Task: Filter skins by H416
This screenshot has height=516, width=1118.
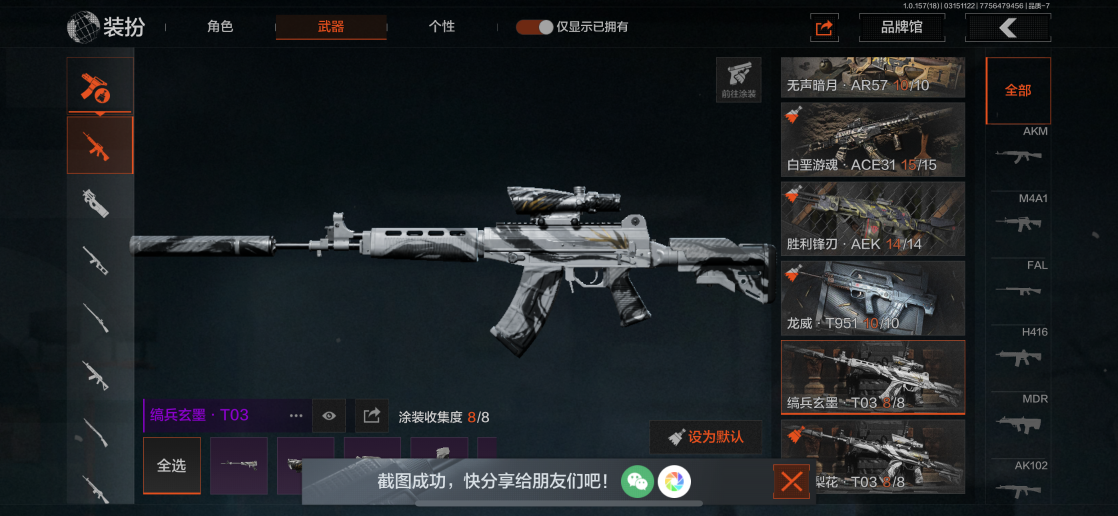Action: [1019, 349]
